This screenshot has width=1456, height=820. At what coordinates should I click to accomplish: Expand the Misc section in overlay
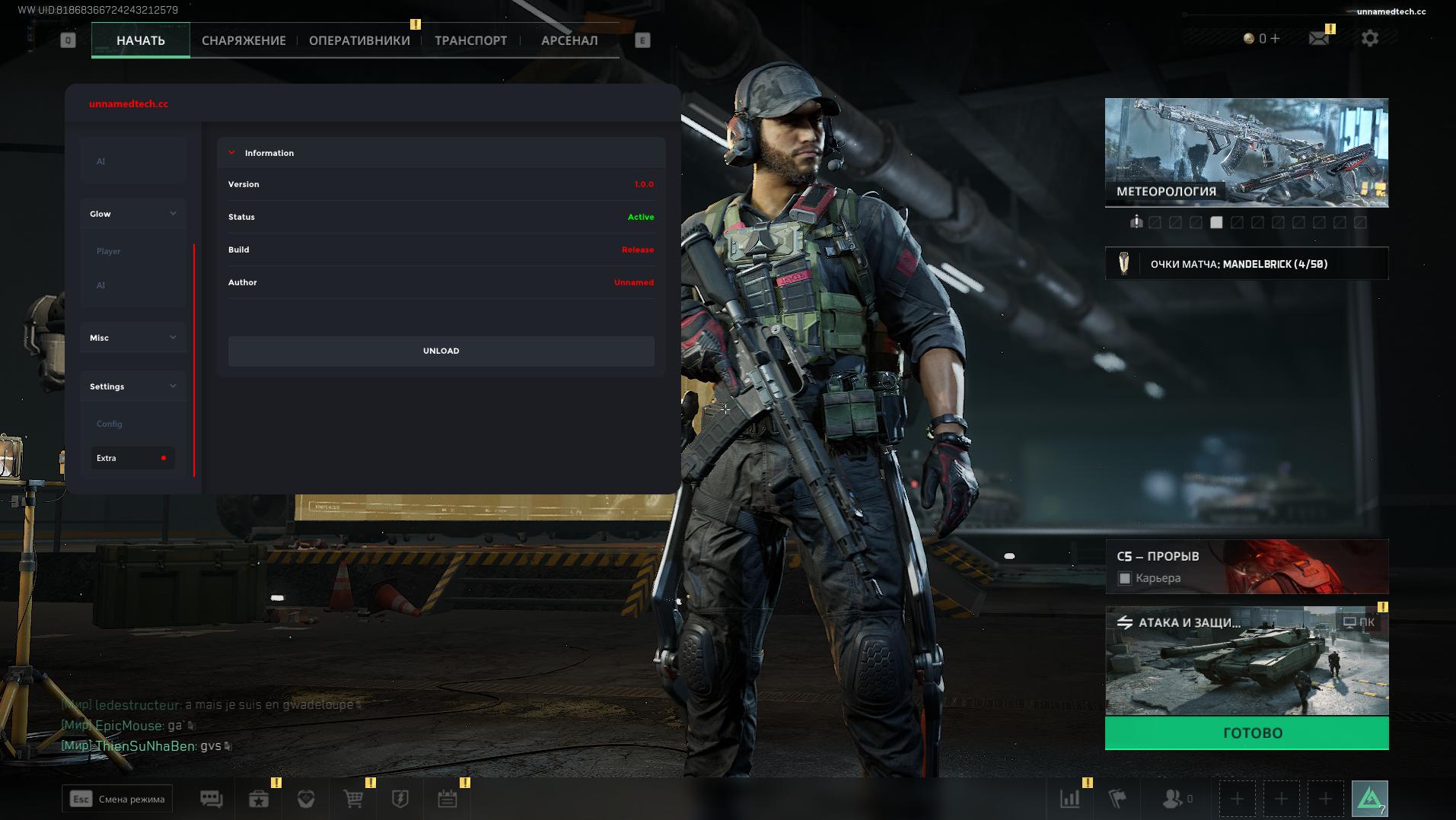tap(133, 338)
